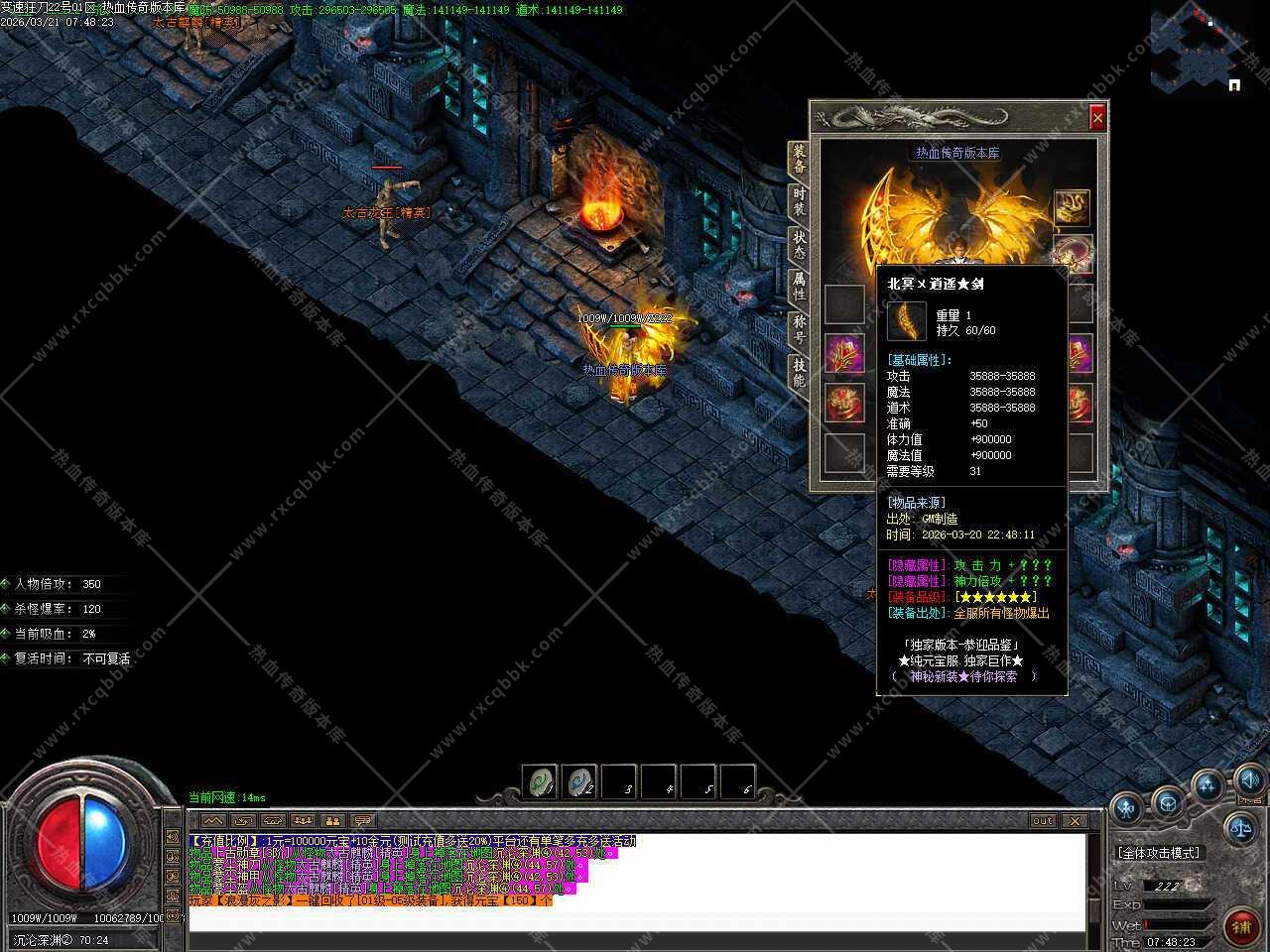Switch to the 时装 tab

[799, 201]
